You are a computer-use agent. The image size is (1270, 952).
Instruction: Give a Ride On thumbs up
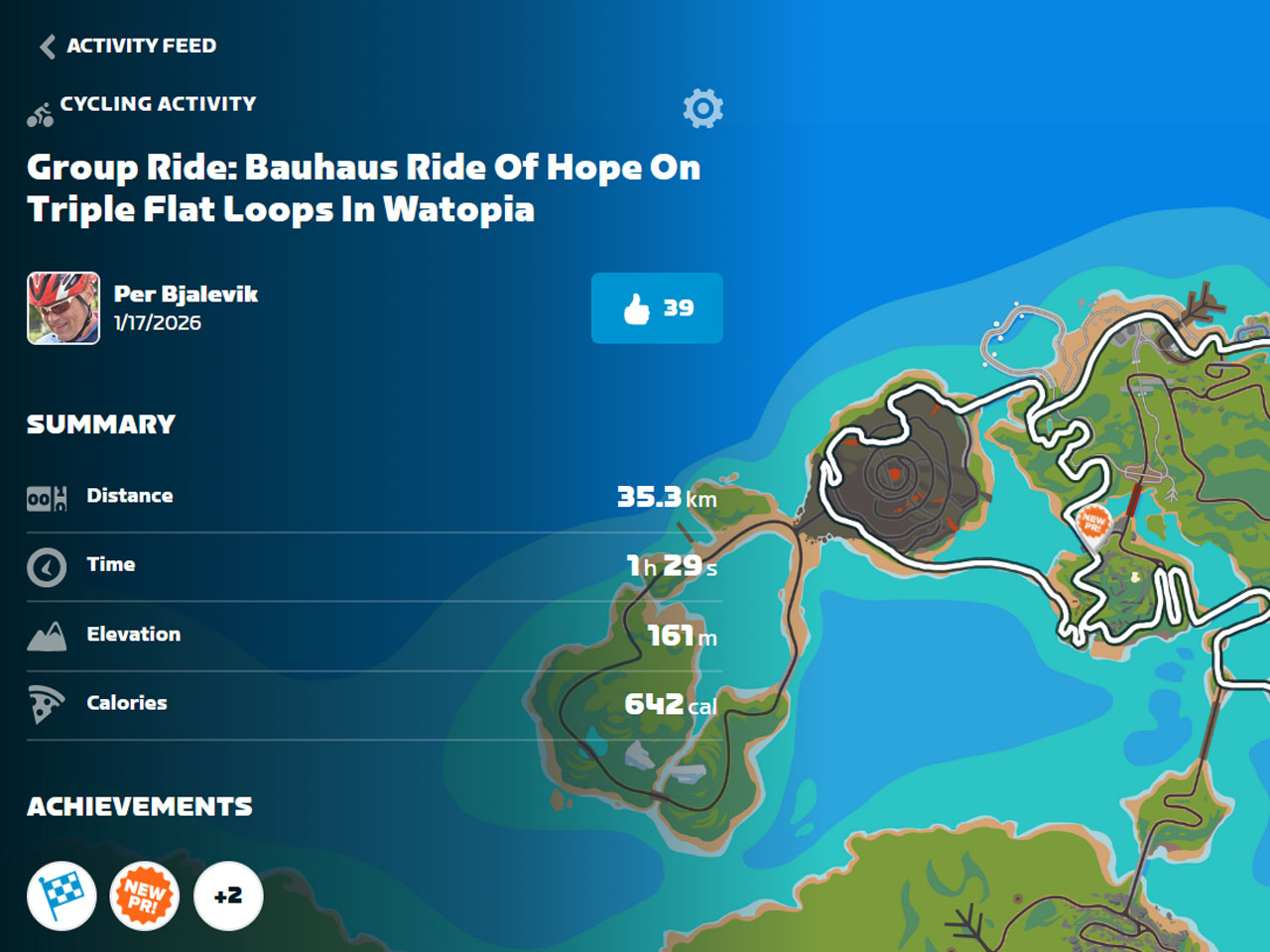click(657, 308)
